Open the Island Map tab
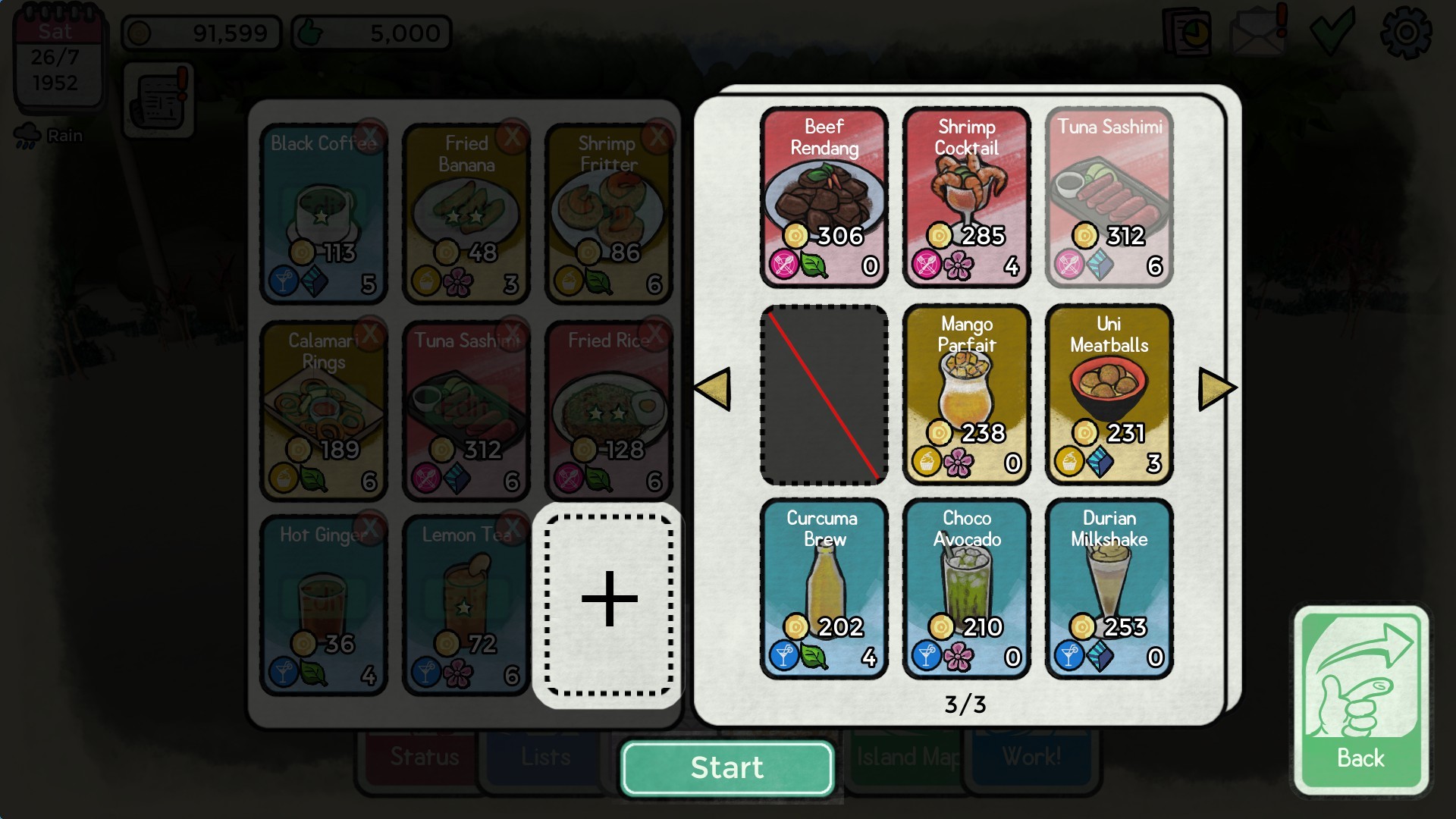1456x819 pixels. (905, 756)
